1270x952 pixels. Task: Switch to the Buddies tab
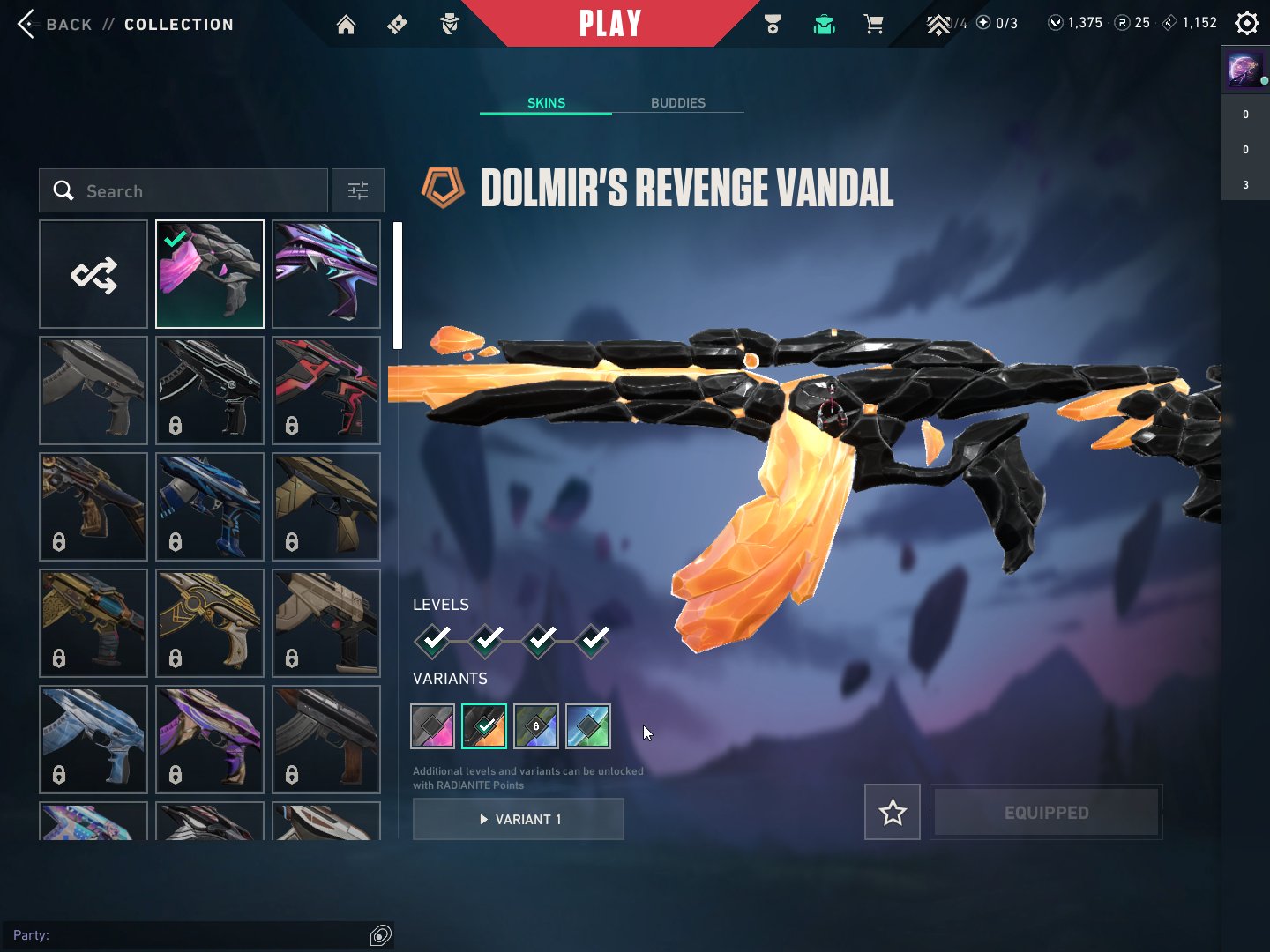(677, 103)
